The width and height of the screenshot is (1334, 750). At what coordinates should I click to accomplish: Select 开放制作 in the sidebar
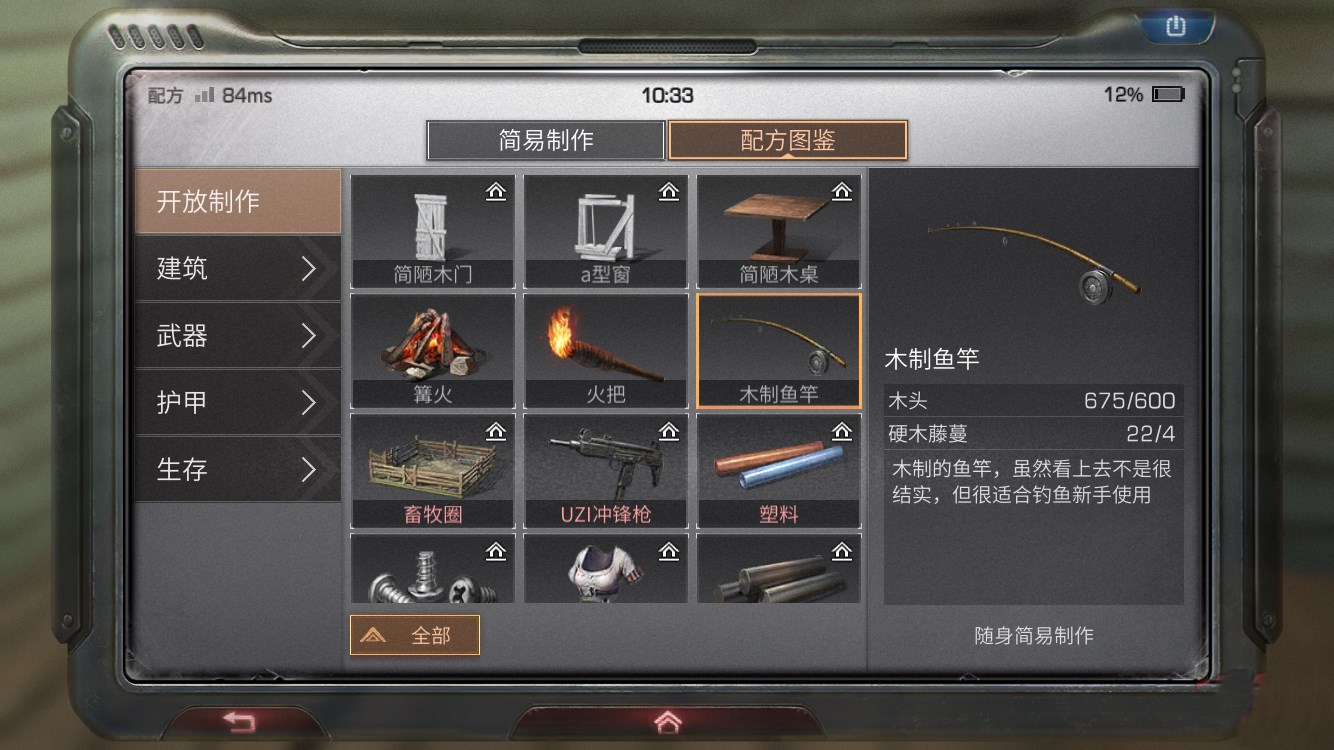[x=237, y=201]
